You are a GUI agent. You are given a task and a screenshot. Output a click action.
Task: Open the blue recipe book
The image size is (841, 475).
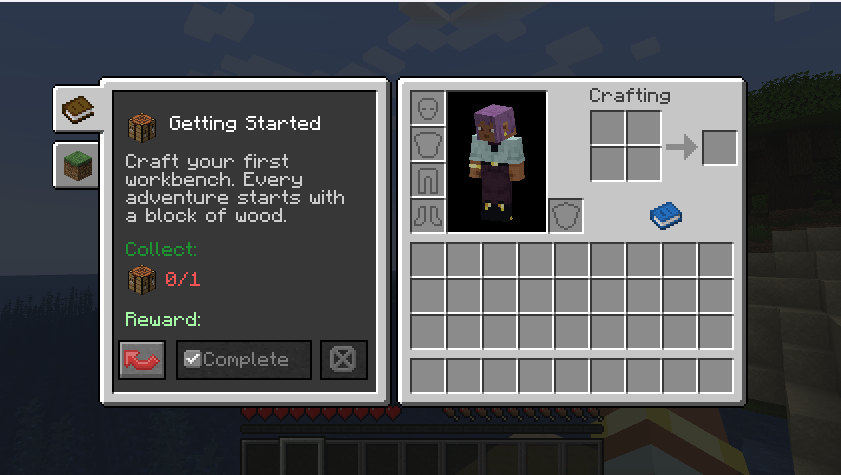(665, 214)
